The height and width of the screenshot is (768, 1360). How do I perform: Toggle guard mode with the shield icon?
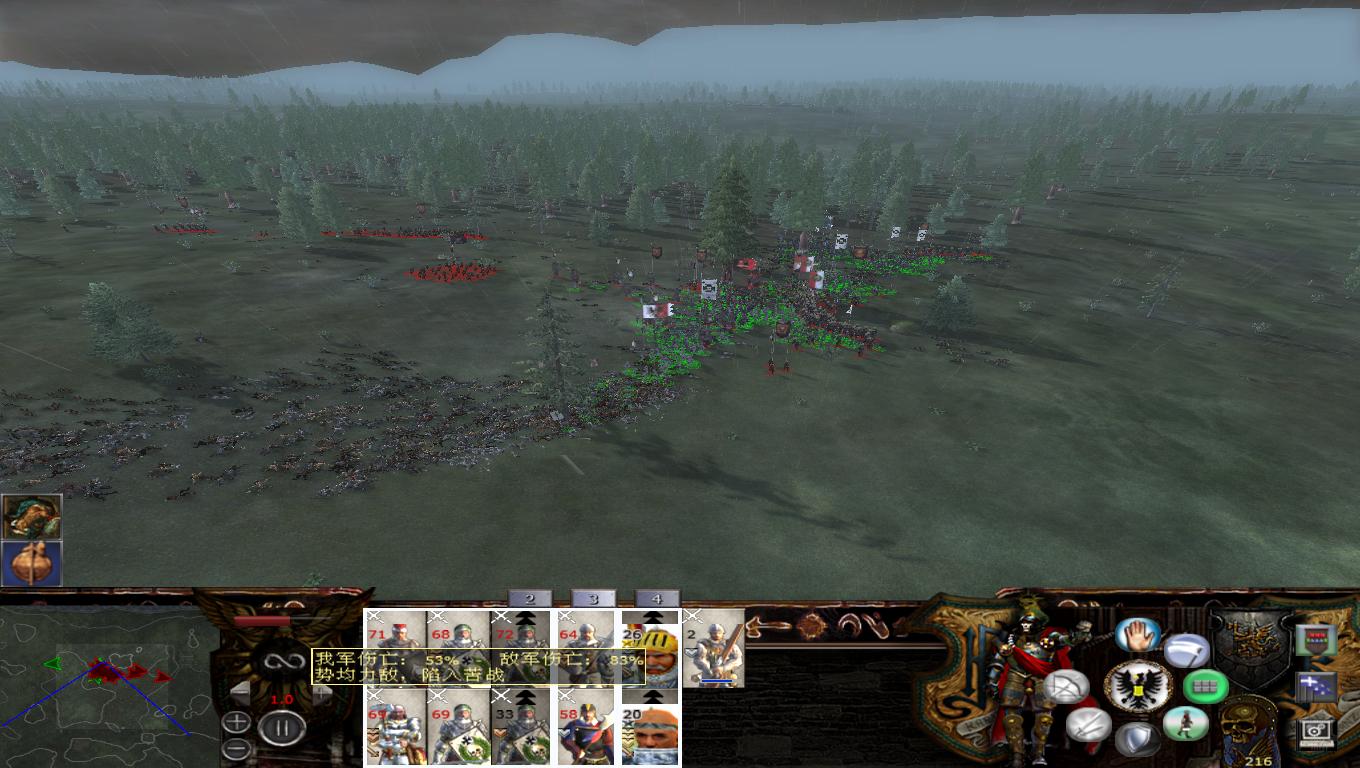[x=1139, y=737]
